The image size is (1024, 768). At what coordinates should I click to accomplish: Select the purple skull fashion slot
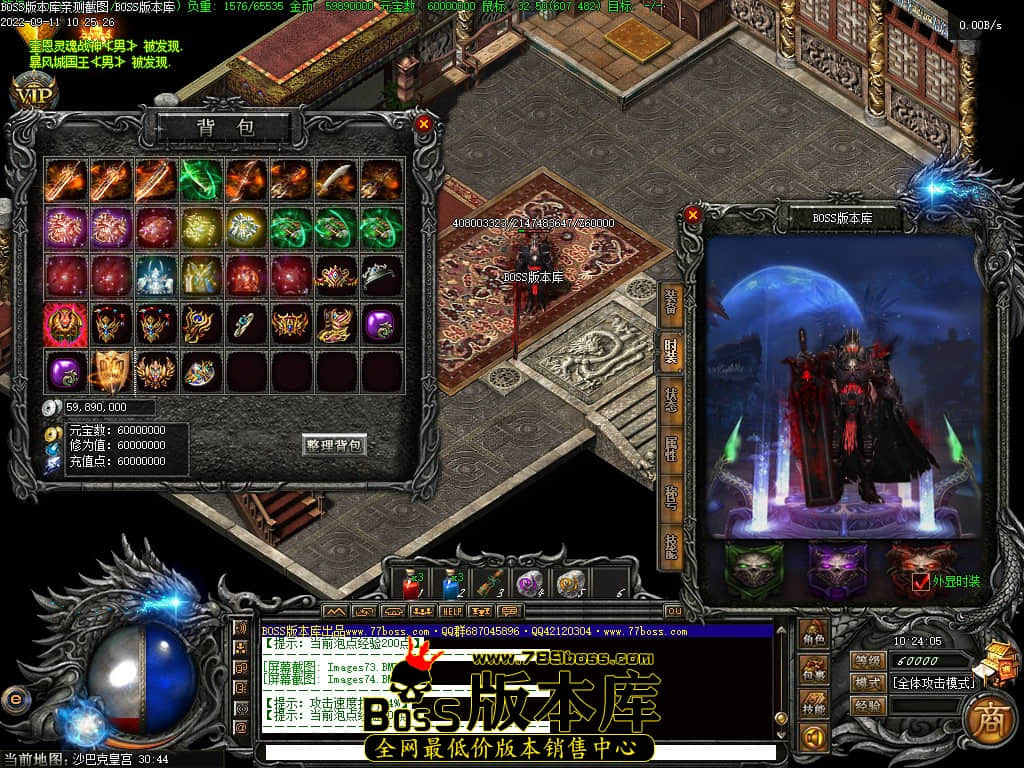pos(837,571)
